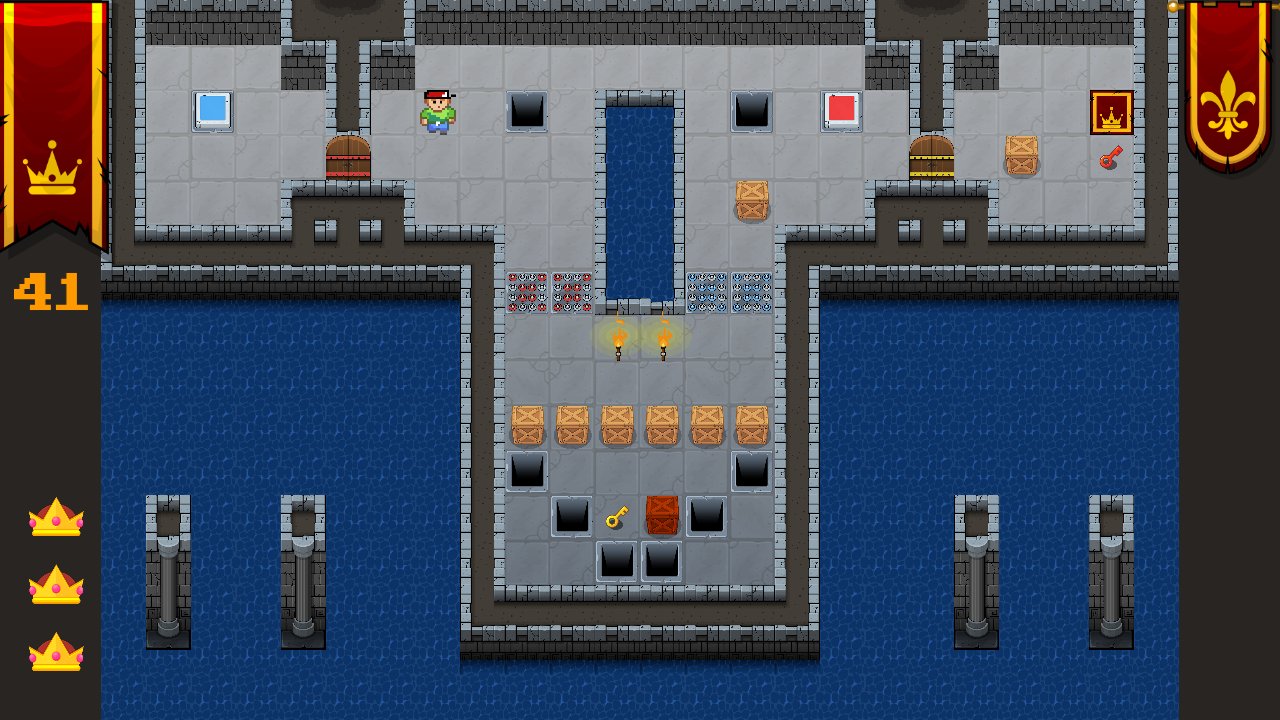This screenshot has height=720, width=1280.
Task: Click the leftmost wooden crate in the row
Action: pyautogui.click(x=527, y=424)
